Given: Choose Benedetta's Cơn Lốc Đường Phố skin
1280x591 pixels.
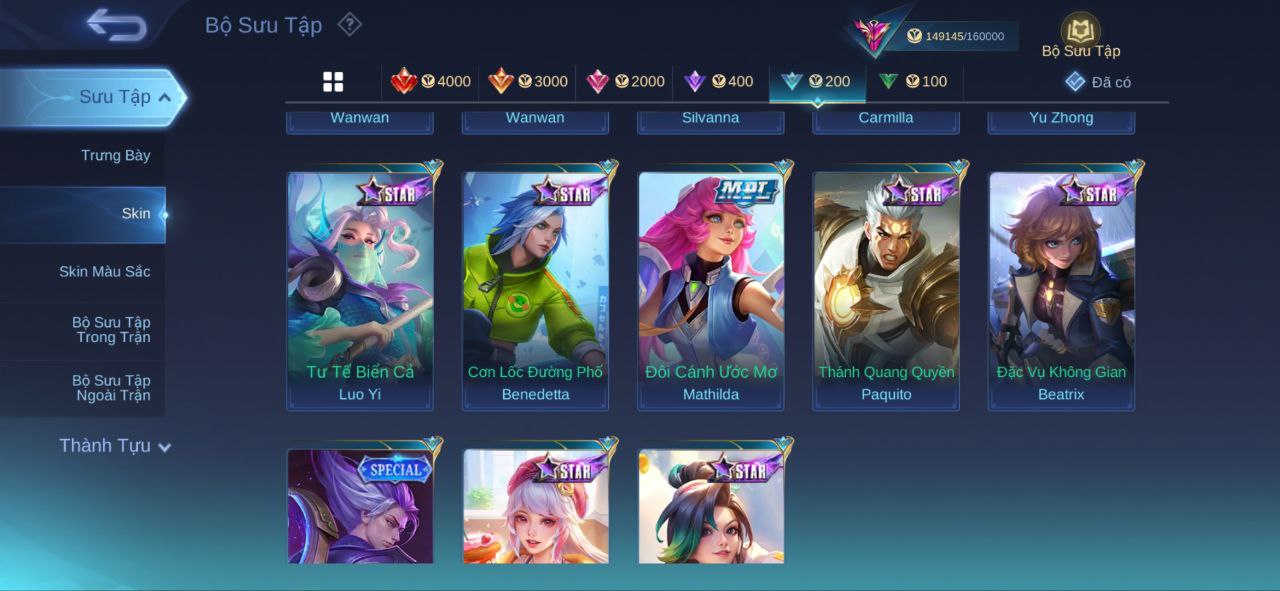Looking at the screenshot, I should point(535,290).
